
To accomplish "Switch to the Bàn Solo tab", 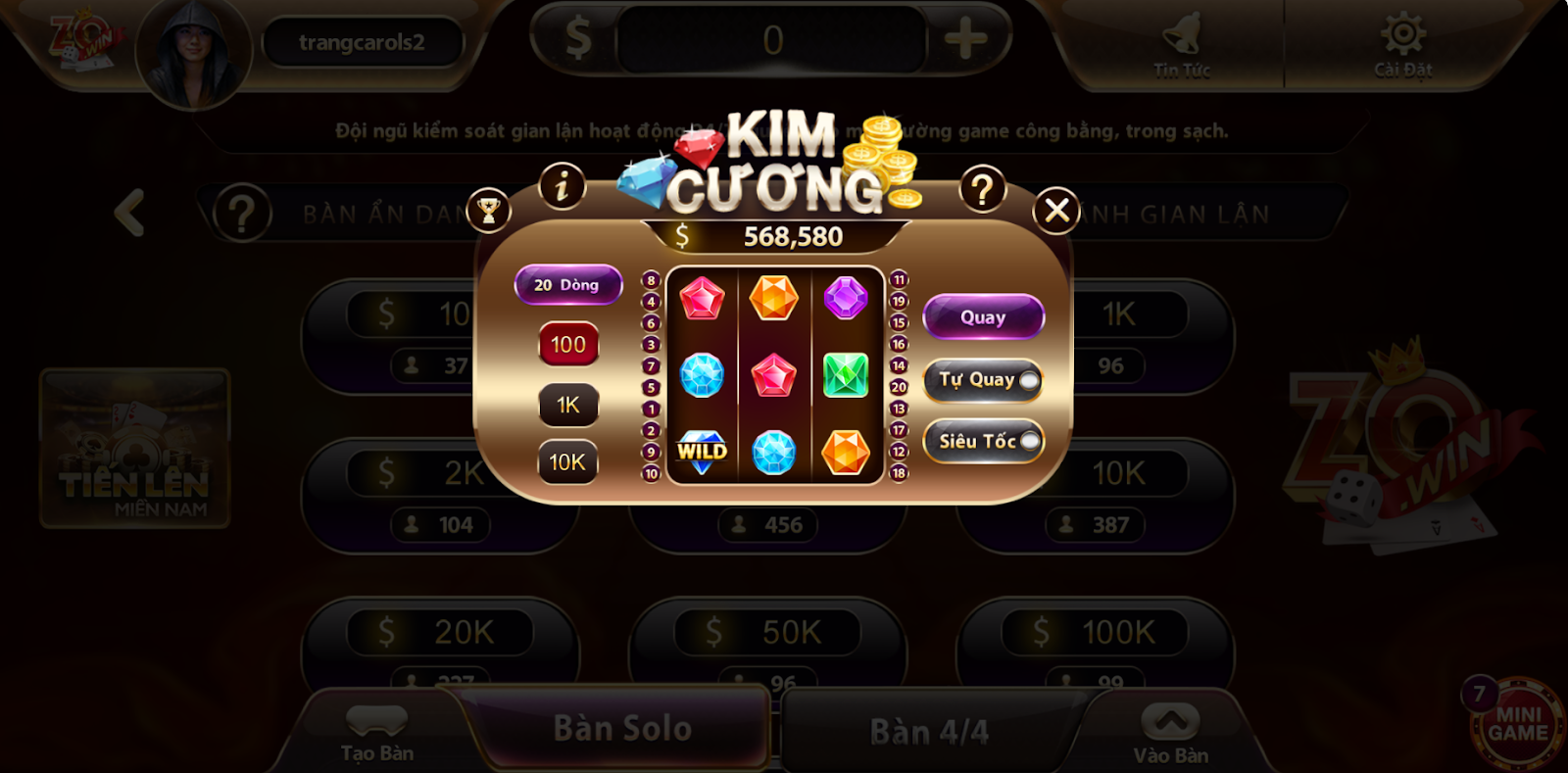I will (624, 727).
